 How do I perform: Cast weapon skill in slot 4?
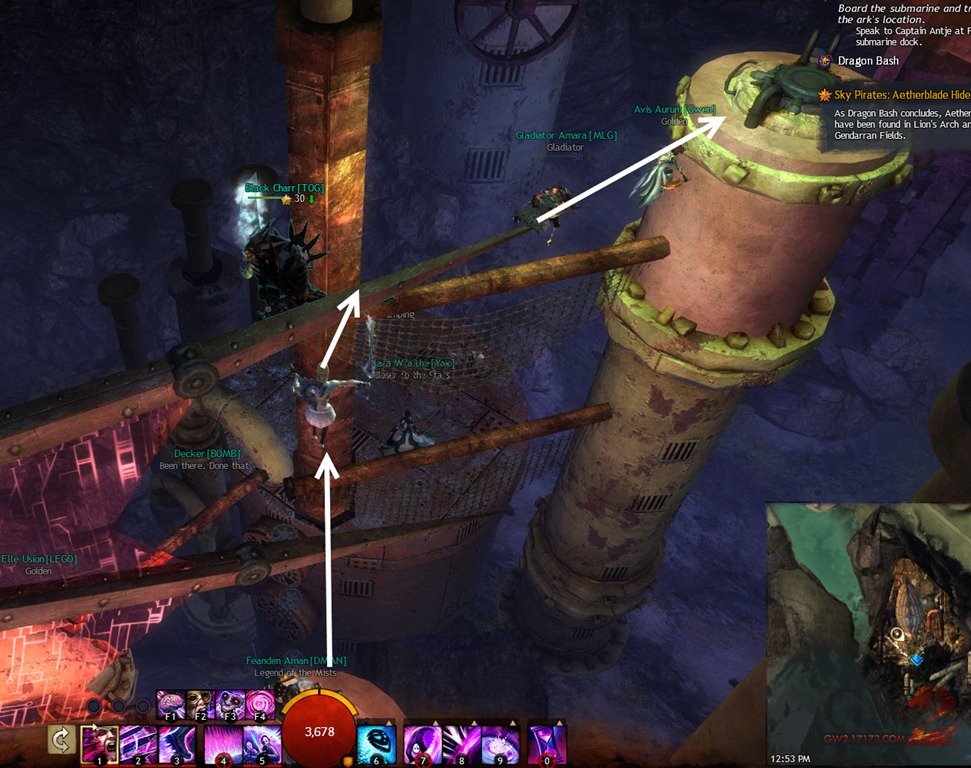click(x=223, y=745)
